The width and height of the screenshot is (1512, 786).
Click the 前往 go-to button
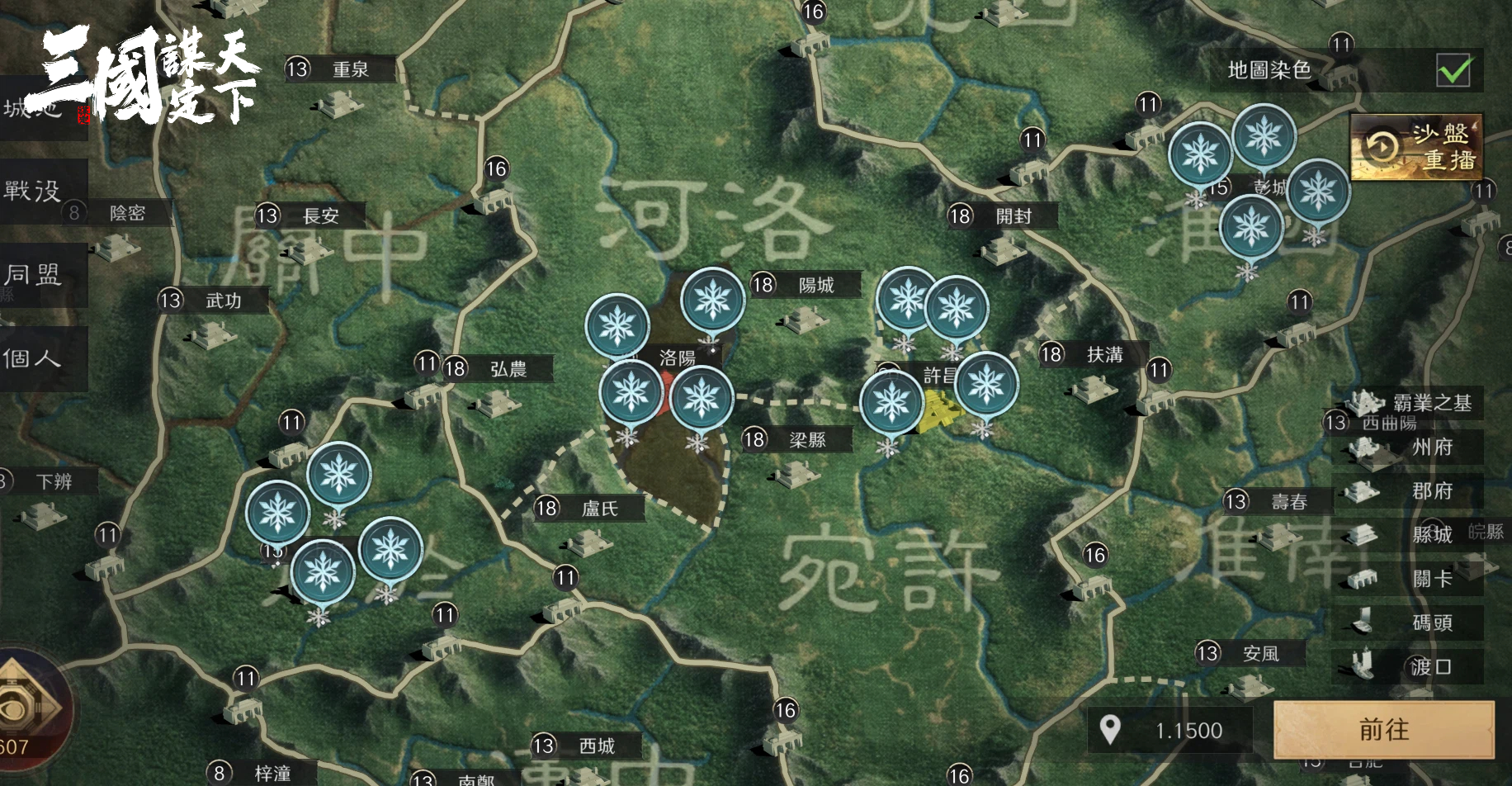1384,730
